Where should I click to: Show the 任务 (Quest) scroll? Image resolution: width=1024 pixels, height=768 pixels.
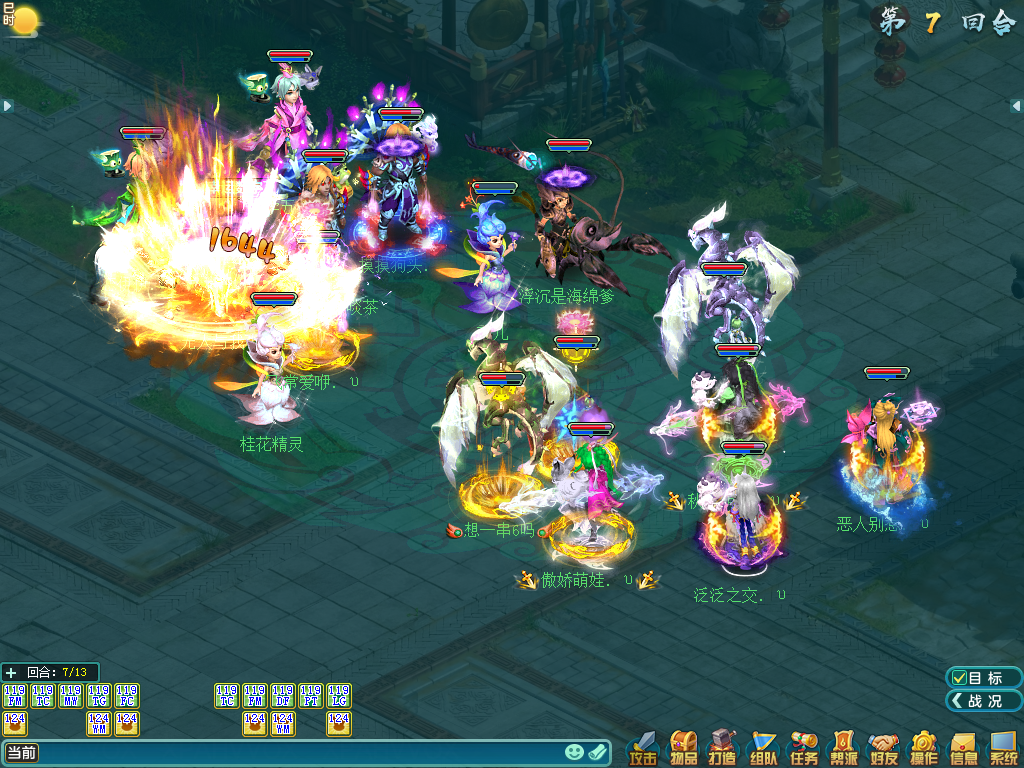click(x=804, y=748)
